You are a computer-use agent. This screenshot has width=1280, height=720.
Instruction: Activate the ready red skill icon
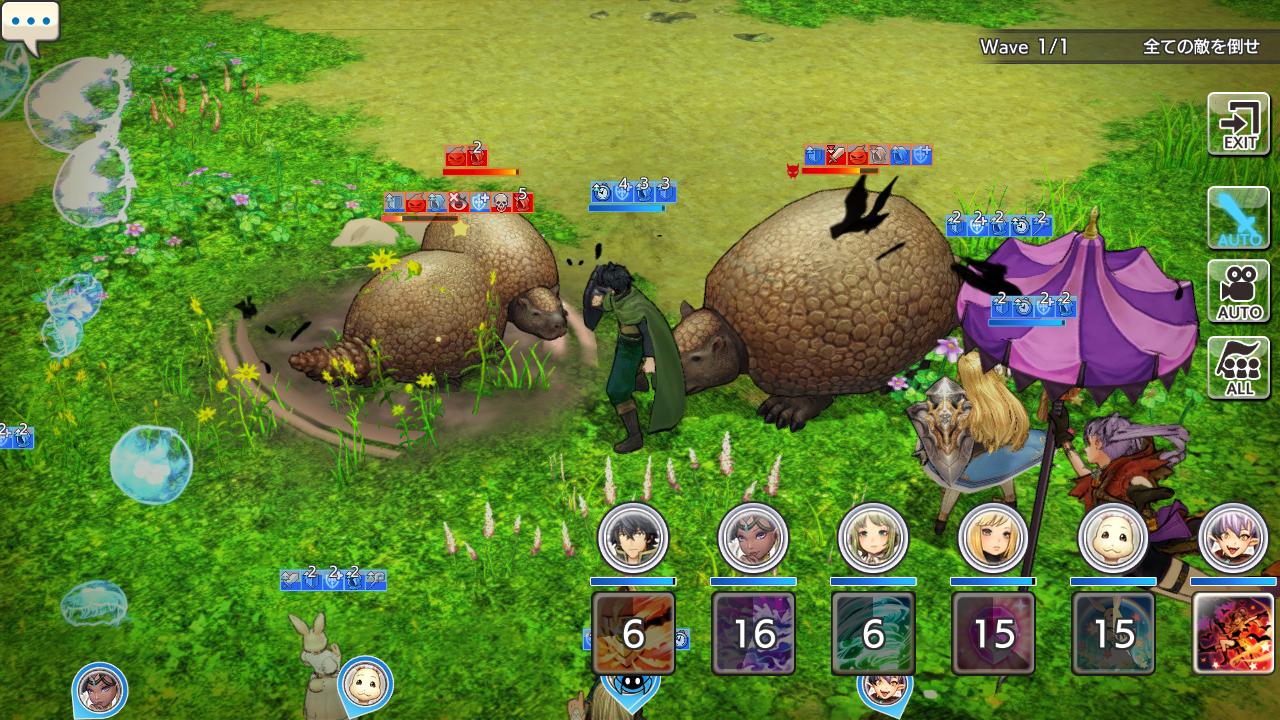click(1233, 633)
